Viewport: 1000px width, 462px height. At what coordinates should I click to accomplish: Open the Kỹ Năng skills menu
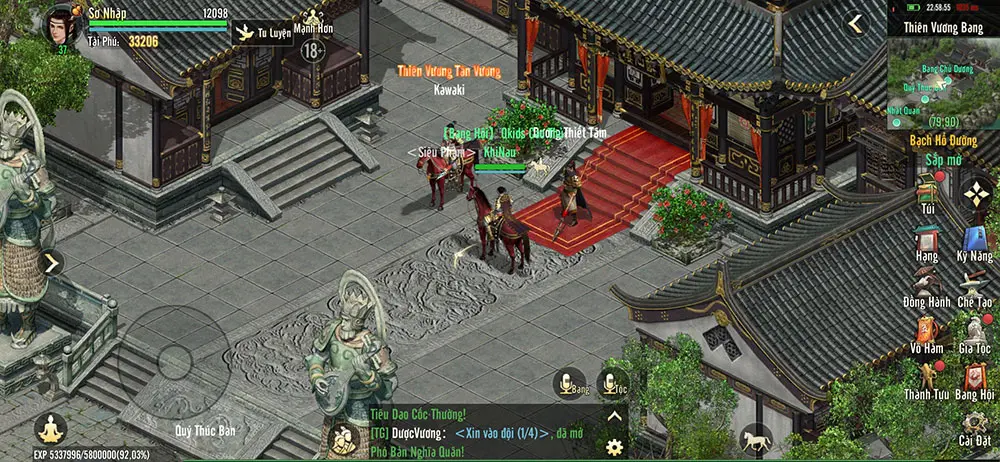(x=975, y=241)
